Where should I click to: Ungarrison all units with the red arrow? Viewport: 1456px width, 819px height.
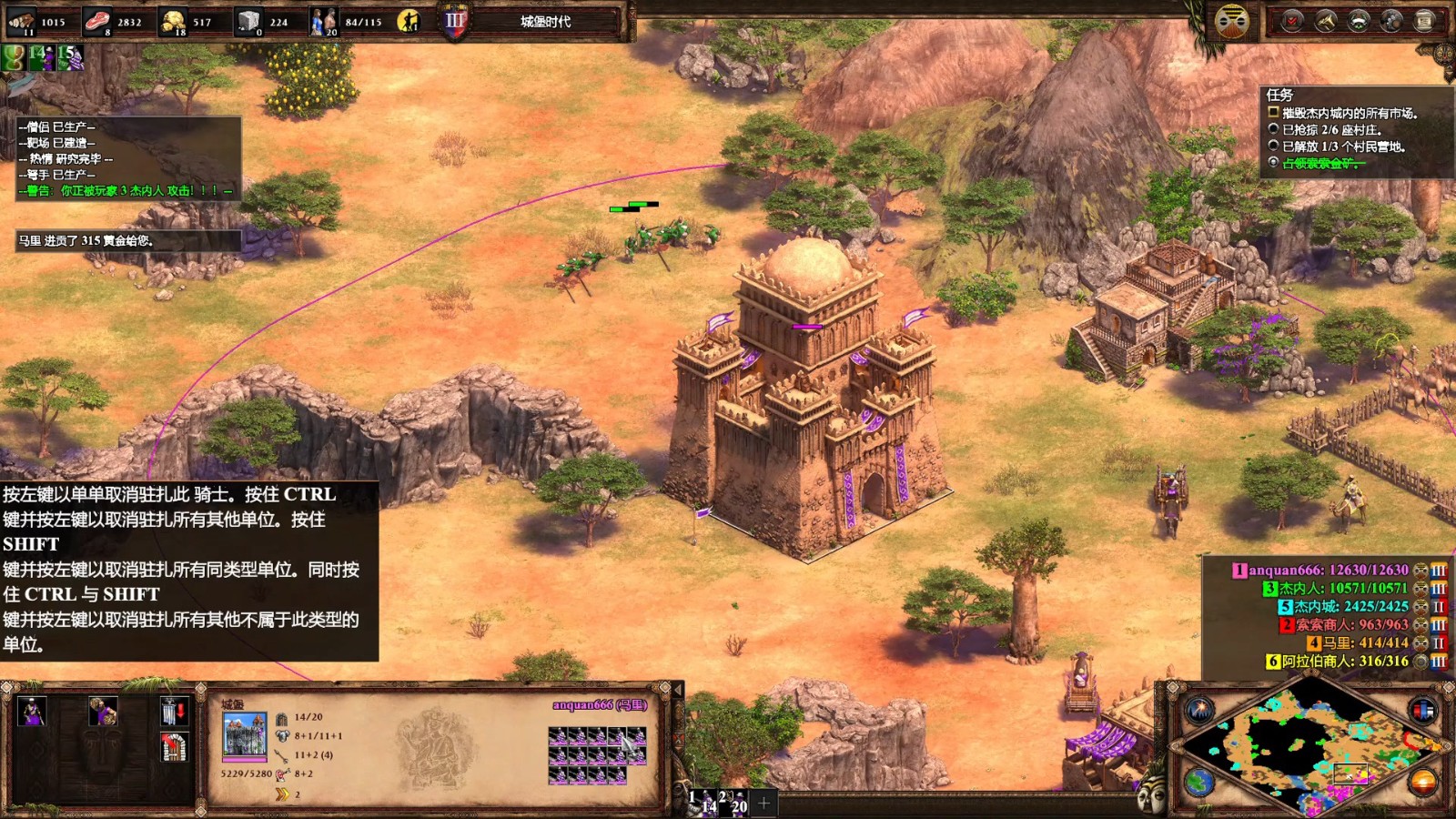tap(173, 711)
